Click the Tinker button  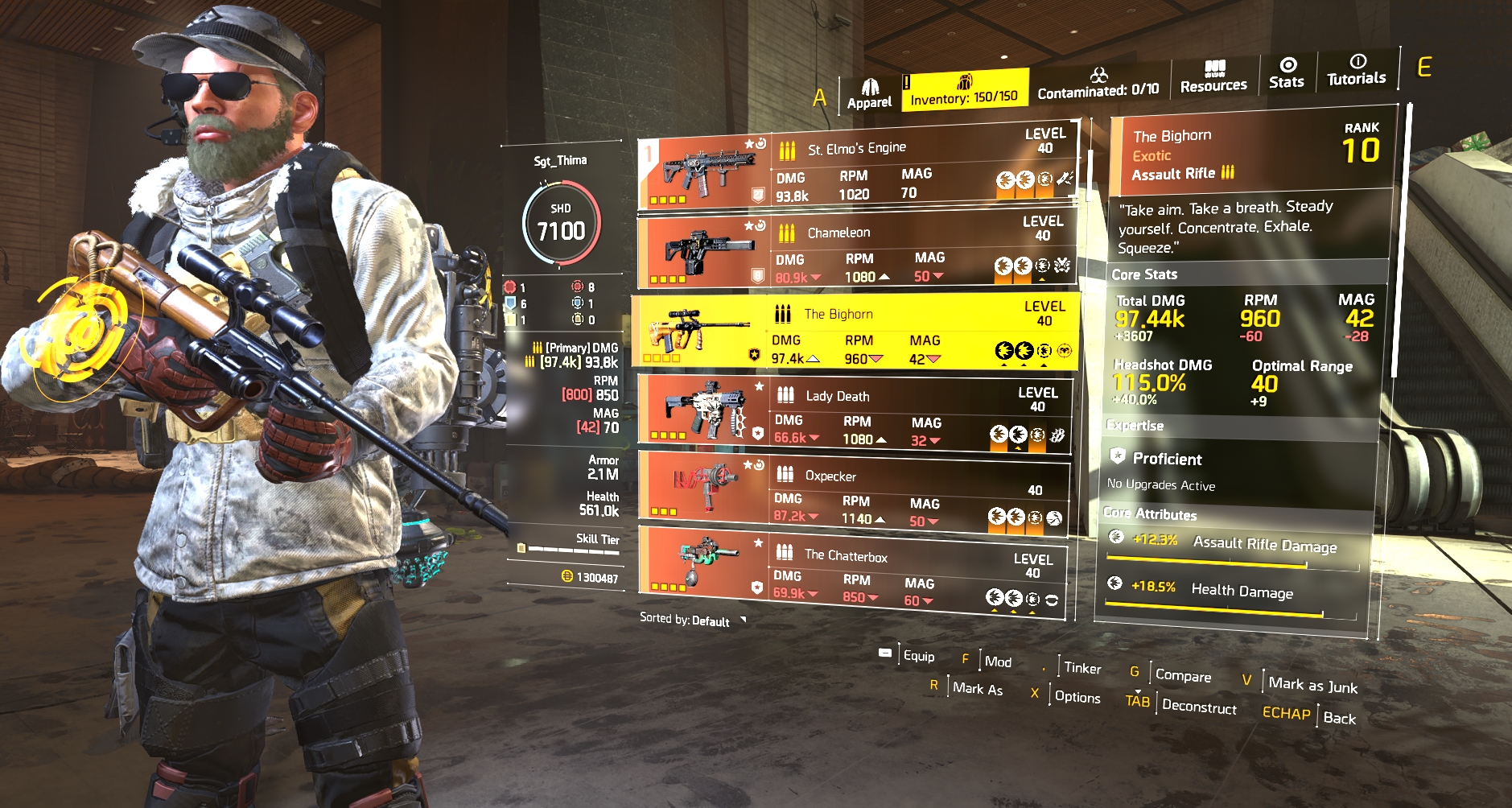(1081, 668)
